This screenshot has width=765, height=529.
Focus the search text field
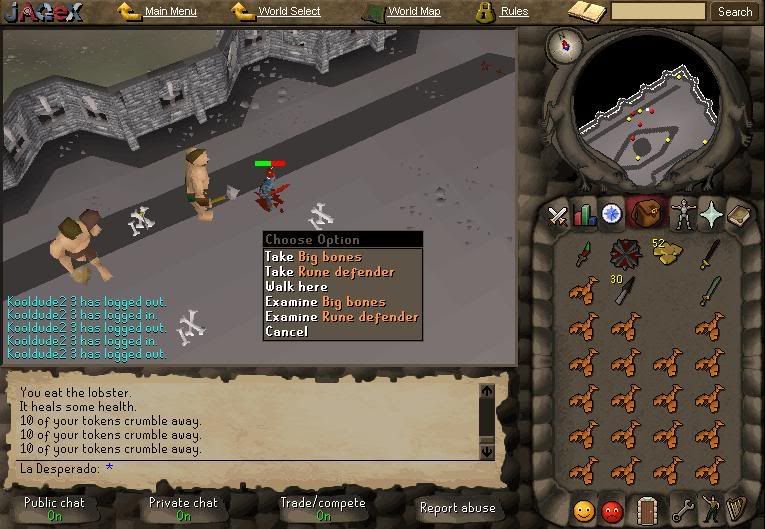click(658, 12)
